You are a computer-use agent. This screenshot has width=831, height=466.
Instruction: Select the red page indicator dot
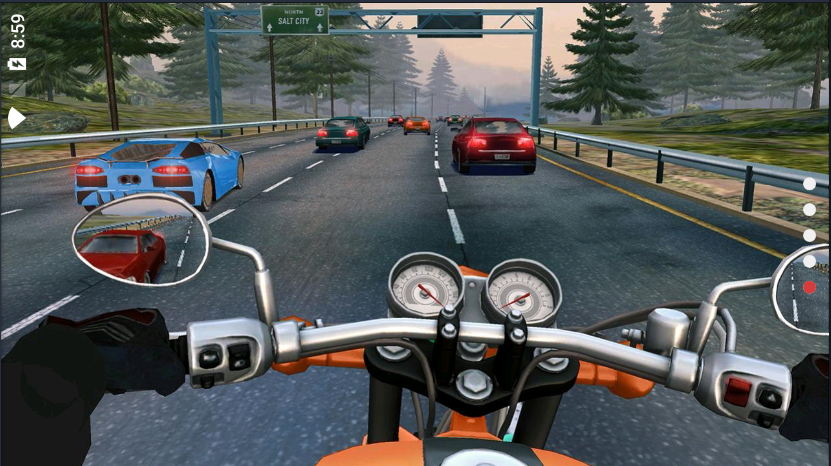809,287
